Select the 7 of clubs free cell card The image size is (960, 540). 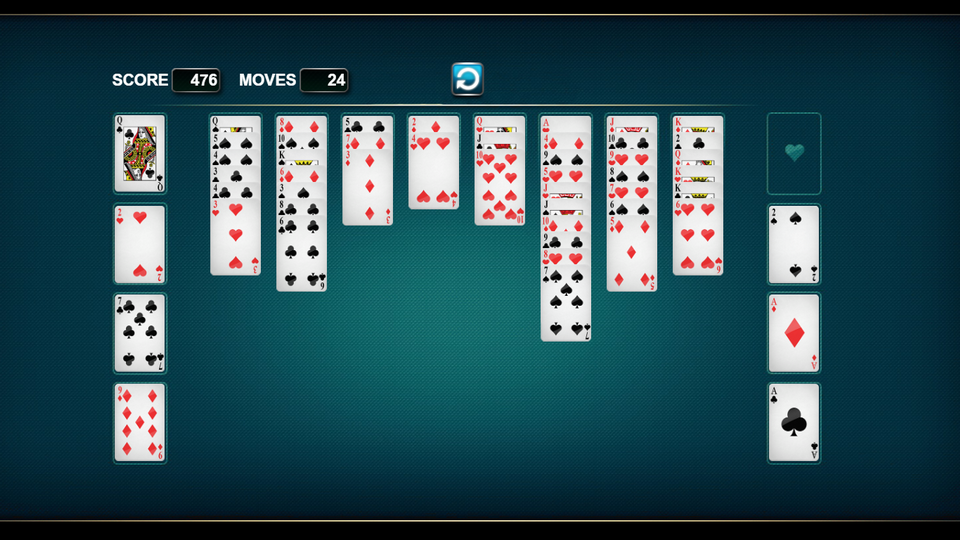point(139,333)
